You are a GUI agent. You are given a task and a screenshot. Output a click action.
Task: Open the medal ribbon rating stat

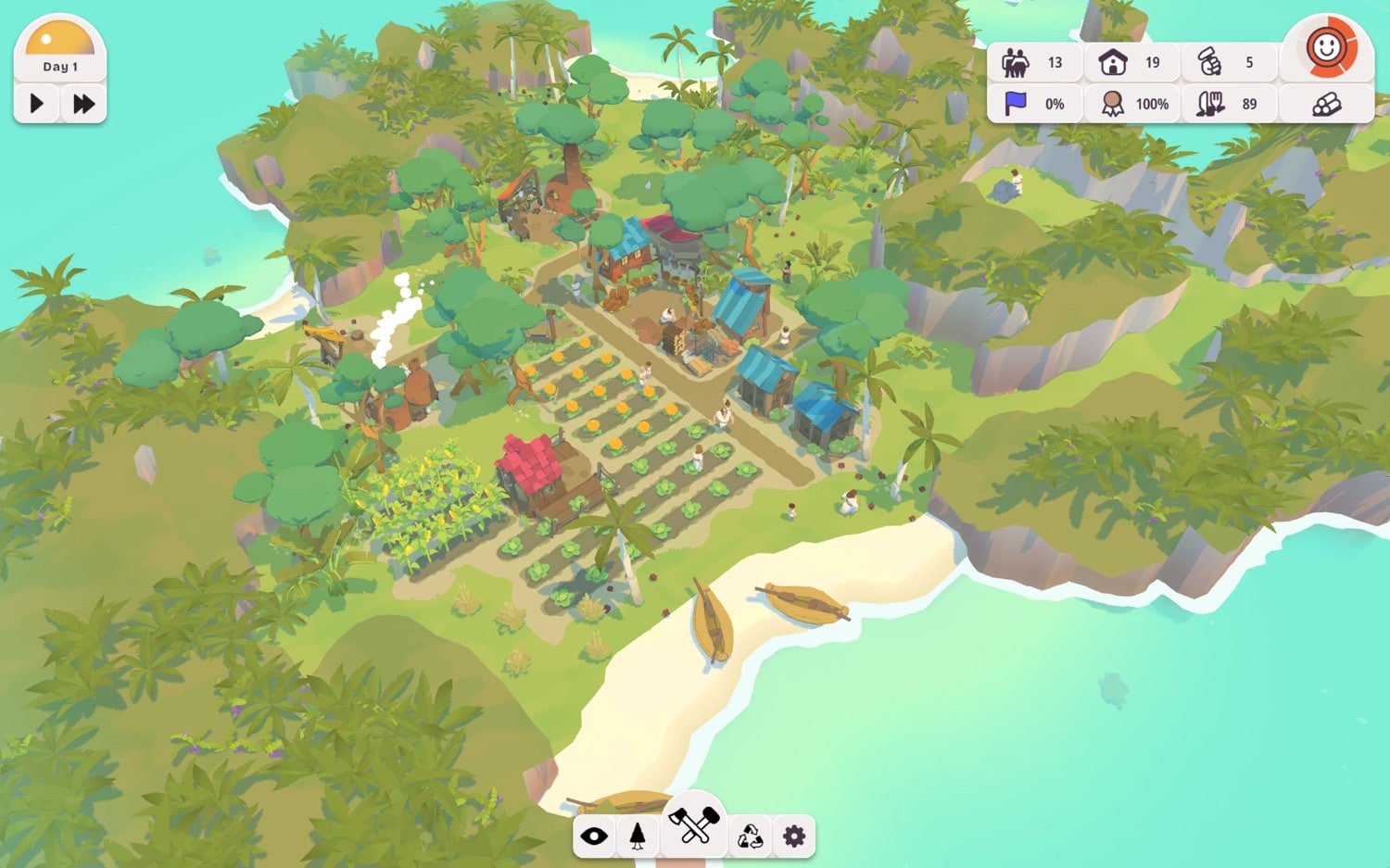(x=1112, y=104)
